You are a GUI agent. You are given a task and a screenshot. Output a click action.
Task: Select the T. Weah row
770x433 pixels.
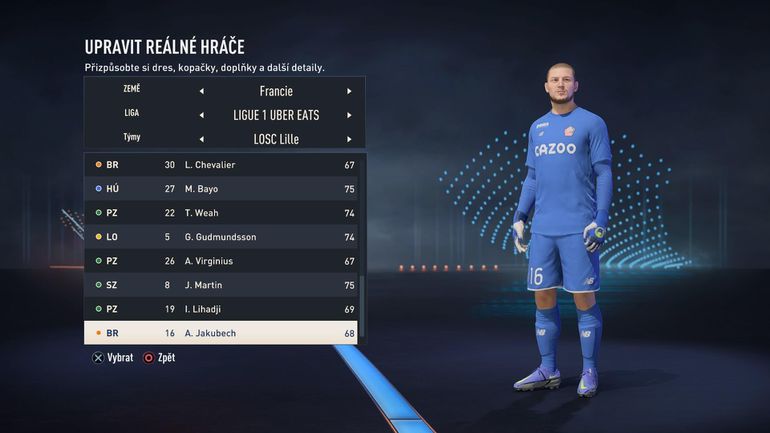tap(221, 213)
